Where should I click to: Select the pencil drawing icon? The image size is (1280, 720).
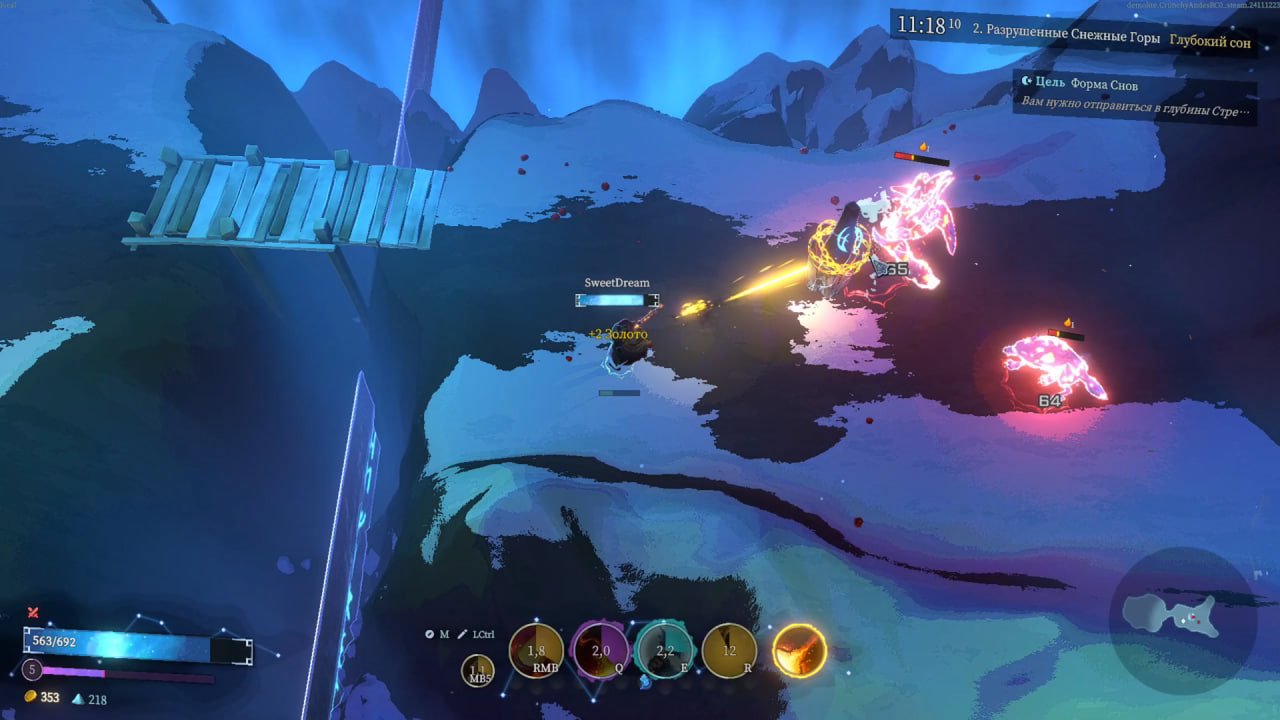[463, 634]
